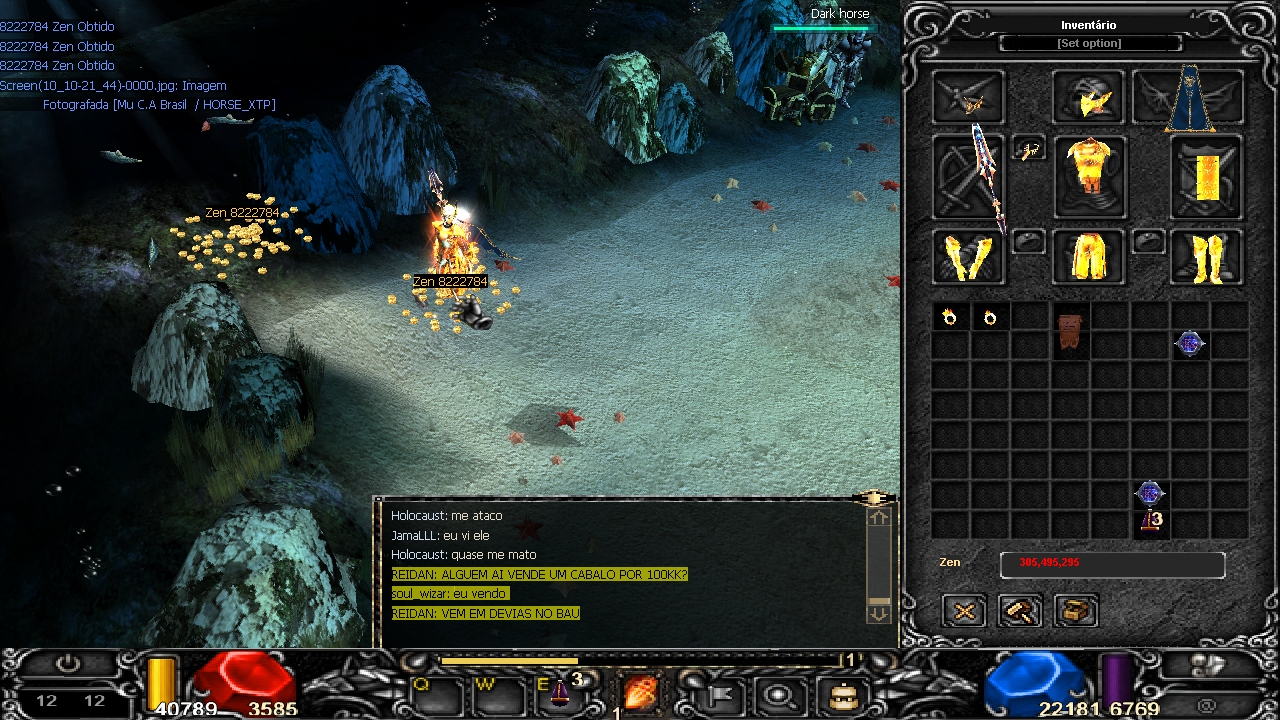1280x720 pixels.
Task: Select the equipped golden helmet slot
Action: pyautogui.click(x=1088, y=98)
